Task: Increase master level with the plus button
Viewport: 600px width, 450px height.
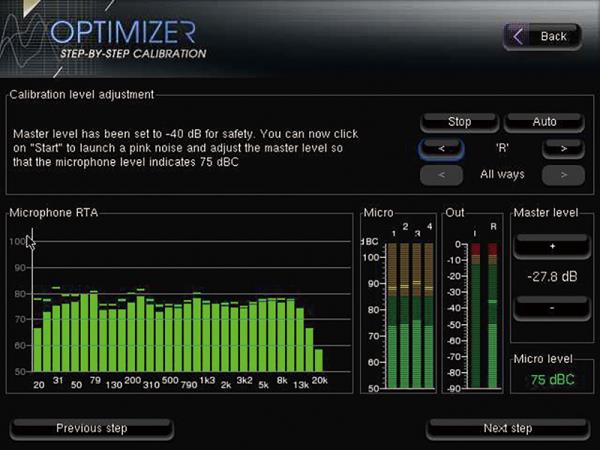Action: click(552, 245)
